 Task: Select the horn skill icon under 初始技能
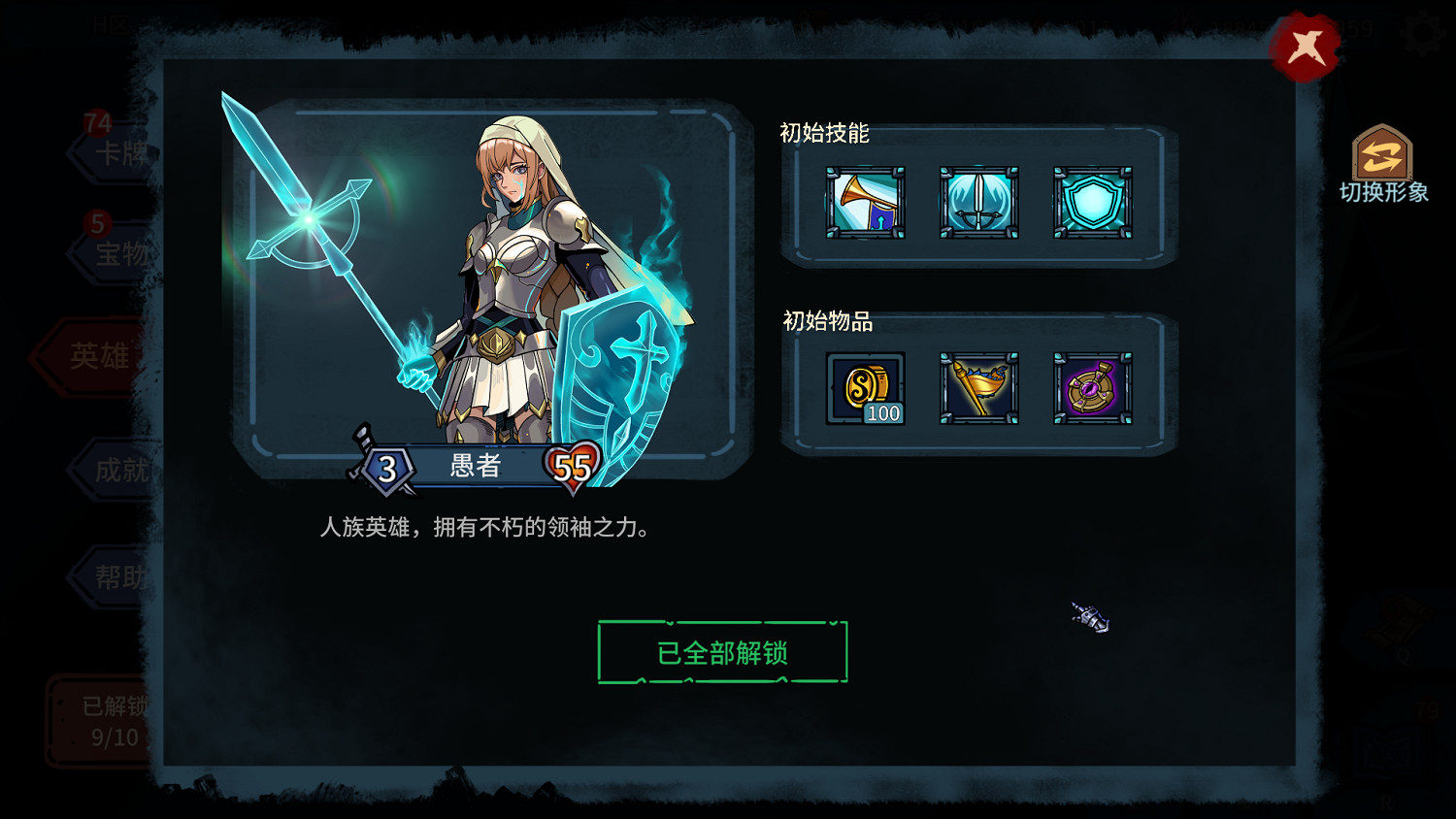click(x=864, y=202)
